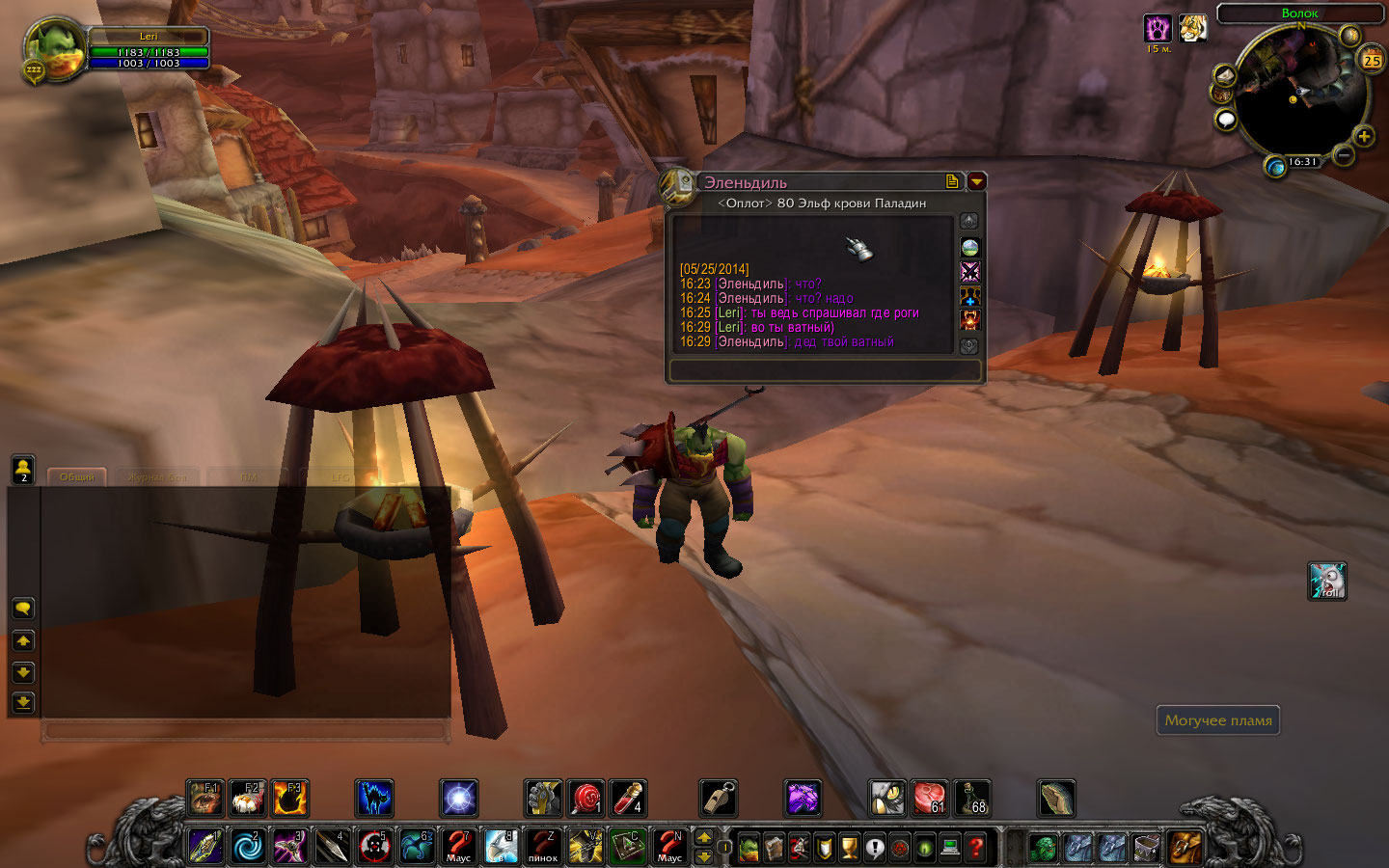The image size is (1389, 868).
Task: Open the red question mark help button
Action: click(x=976, y=848)
